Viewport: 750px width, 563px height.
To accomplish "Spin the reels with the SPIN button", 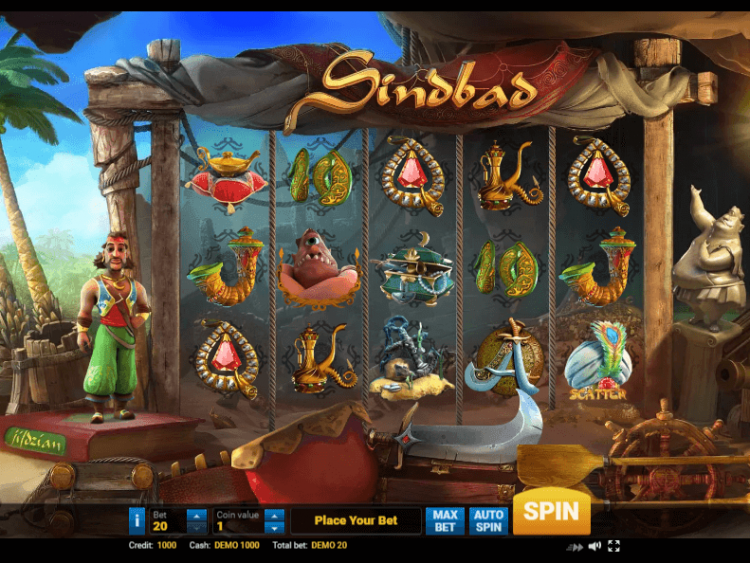I will [x=551, y=512].
